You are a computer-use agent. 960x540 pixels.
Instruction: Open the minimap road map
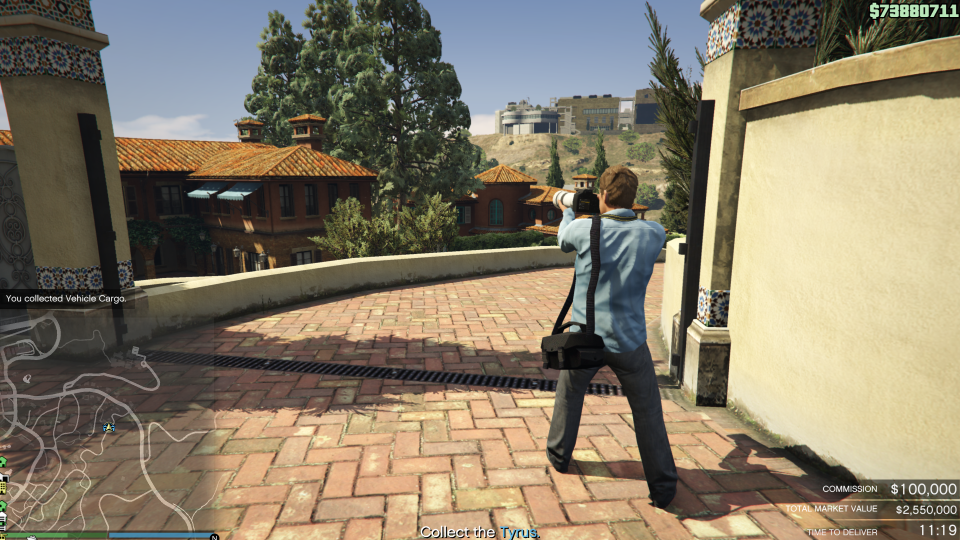[x=90, y=420]
